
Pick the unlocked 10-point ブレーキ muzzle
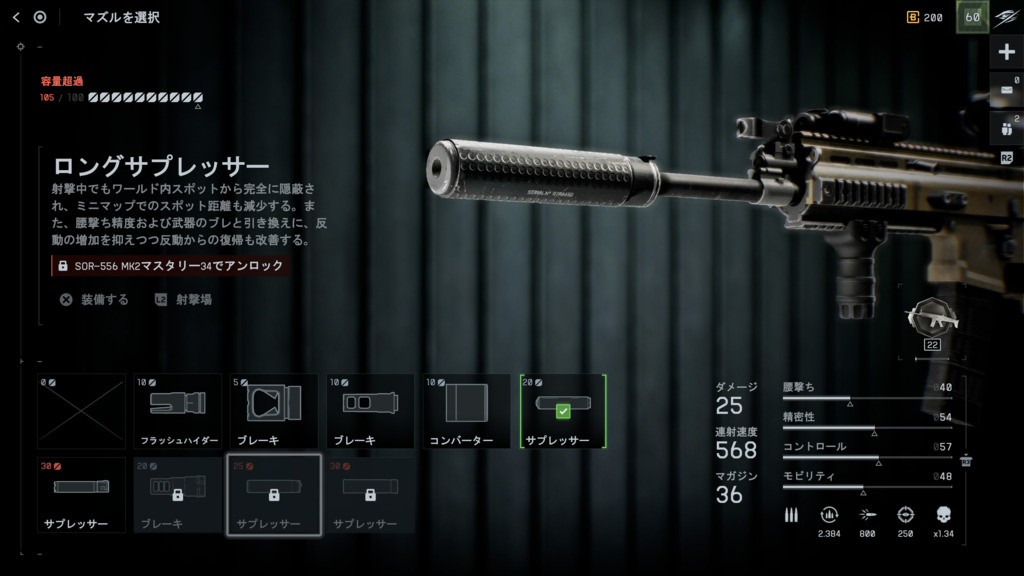pyautogui.click(x=370, y=411)
